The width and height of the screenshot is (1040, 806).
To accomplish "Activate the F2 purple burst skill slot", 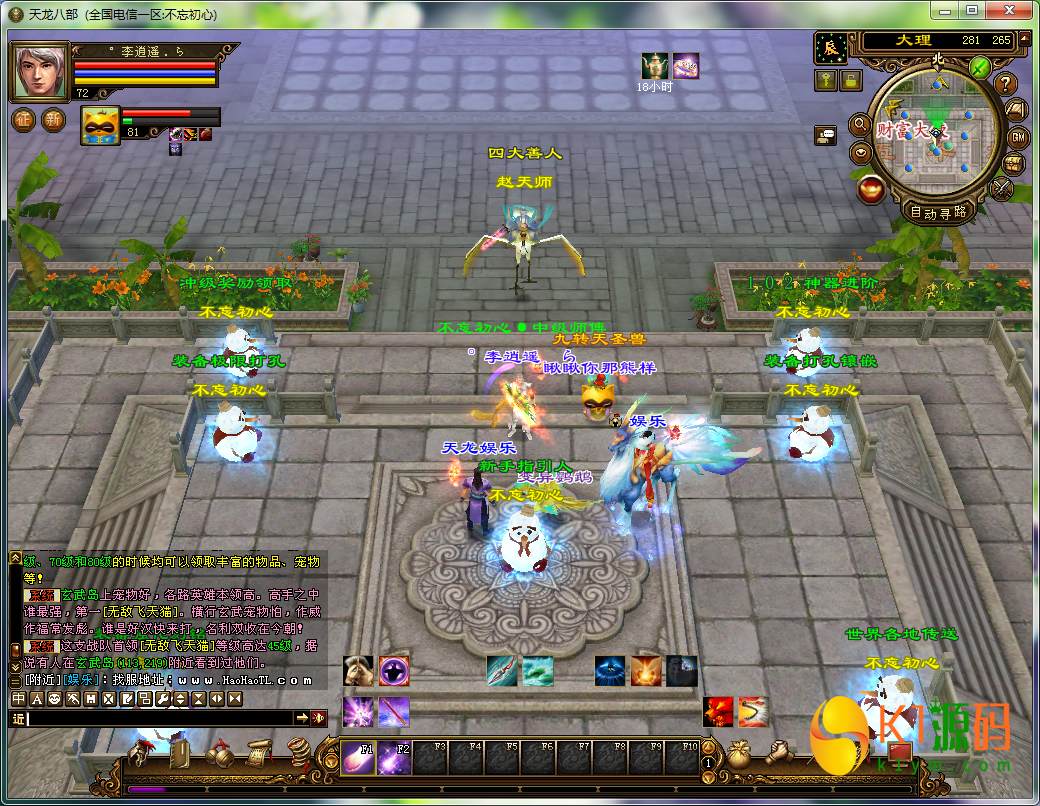I will point(395,757).
